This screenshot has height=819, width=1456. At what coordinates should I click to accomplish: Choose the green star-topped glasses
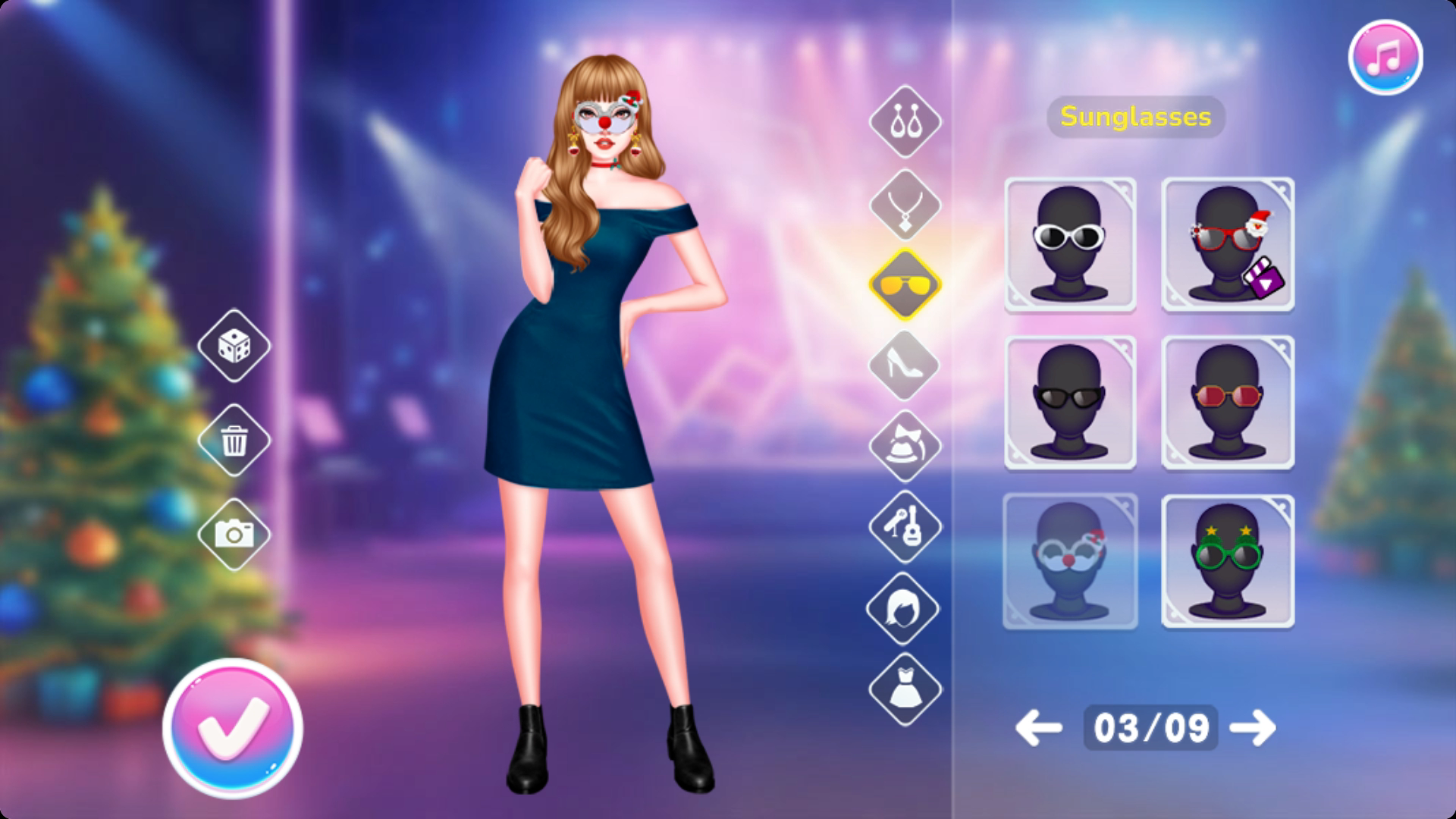point(1227,561)
